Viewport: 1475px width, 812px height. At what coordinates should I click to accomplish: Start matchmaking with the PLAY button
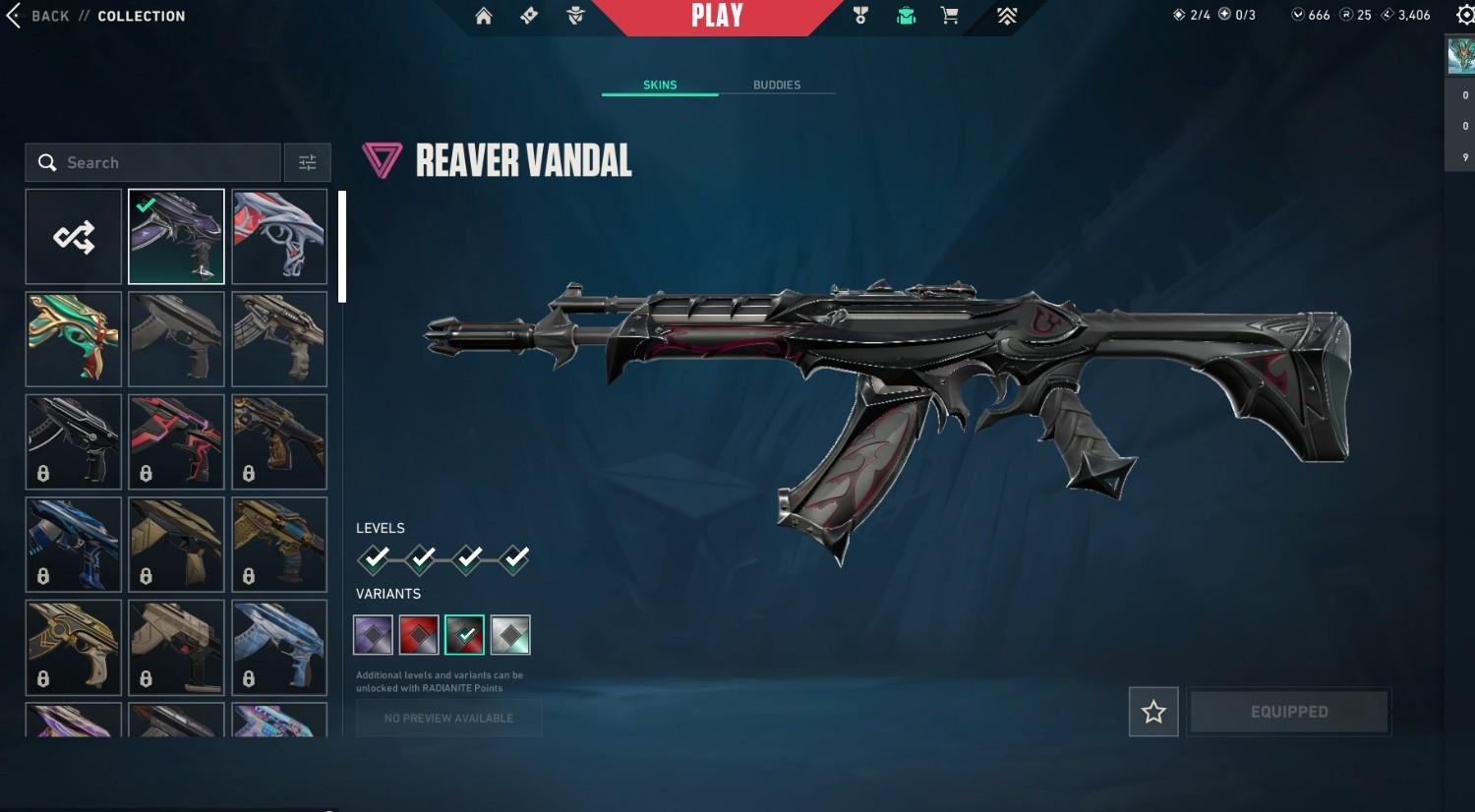click(x=717, y=16)
